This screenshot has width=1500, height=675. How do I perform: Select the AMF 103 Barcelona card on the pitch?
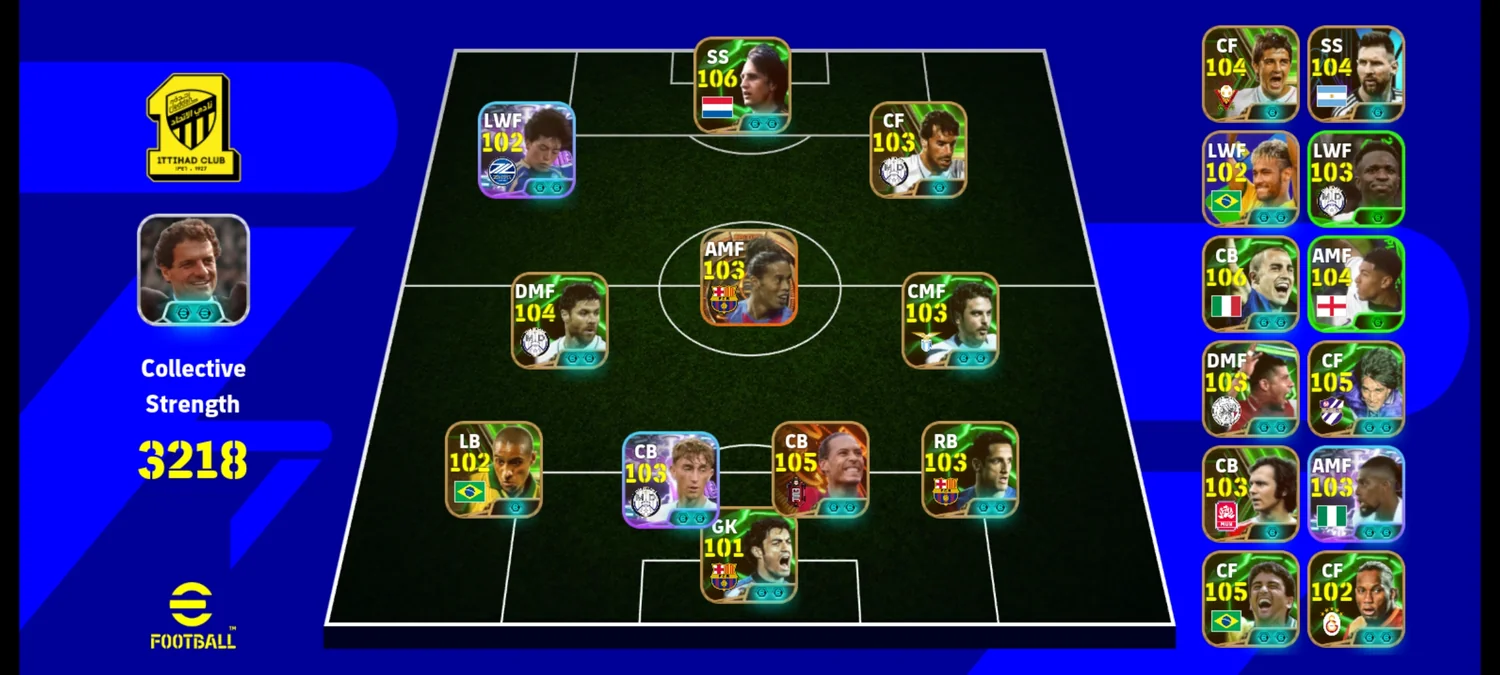(749, 278)
